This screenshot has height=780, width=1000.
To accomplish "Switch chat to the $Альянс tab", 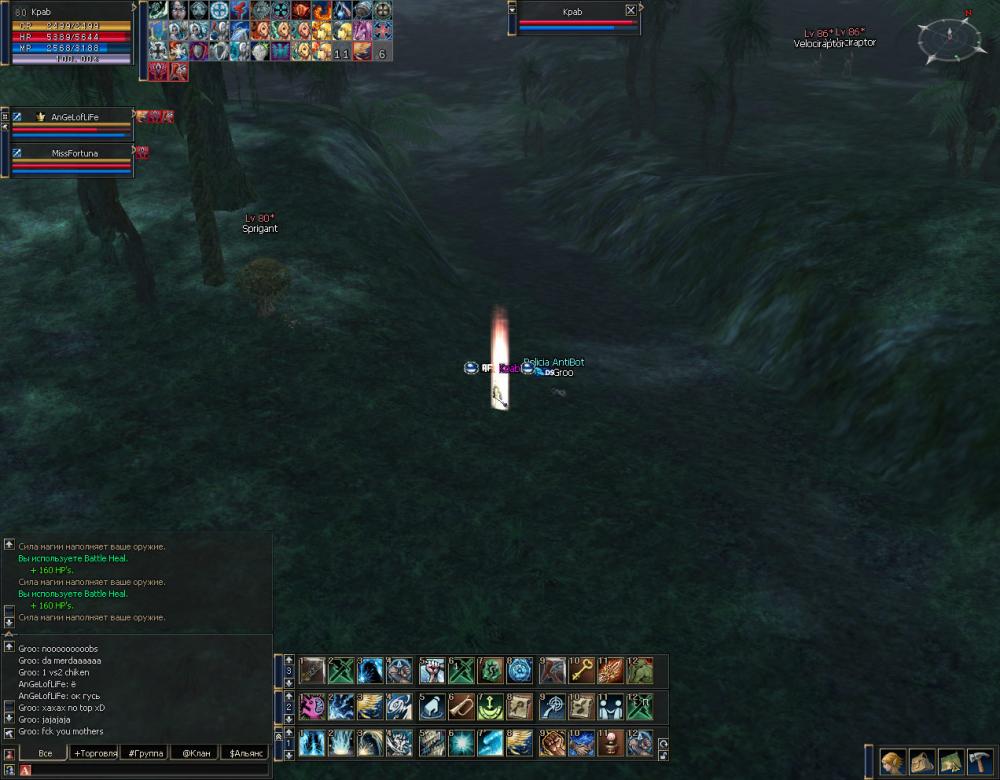I will click(244, 752).
